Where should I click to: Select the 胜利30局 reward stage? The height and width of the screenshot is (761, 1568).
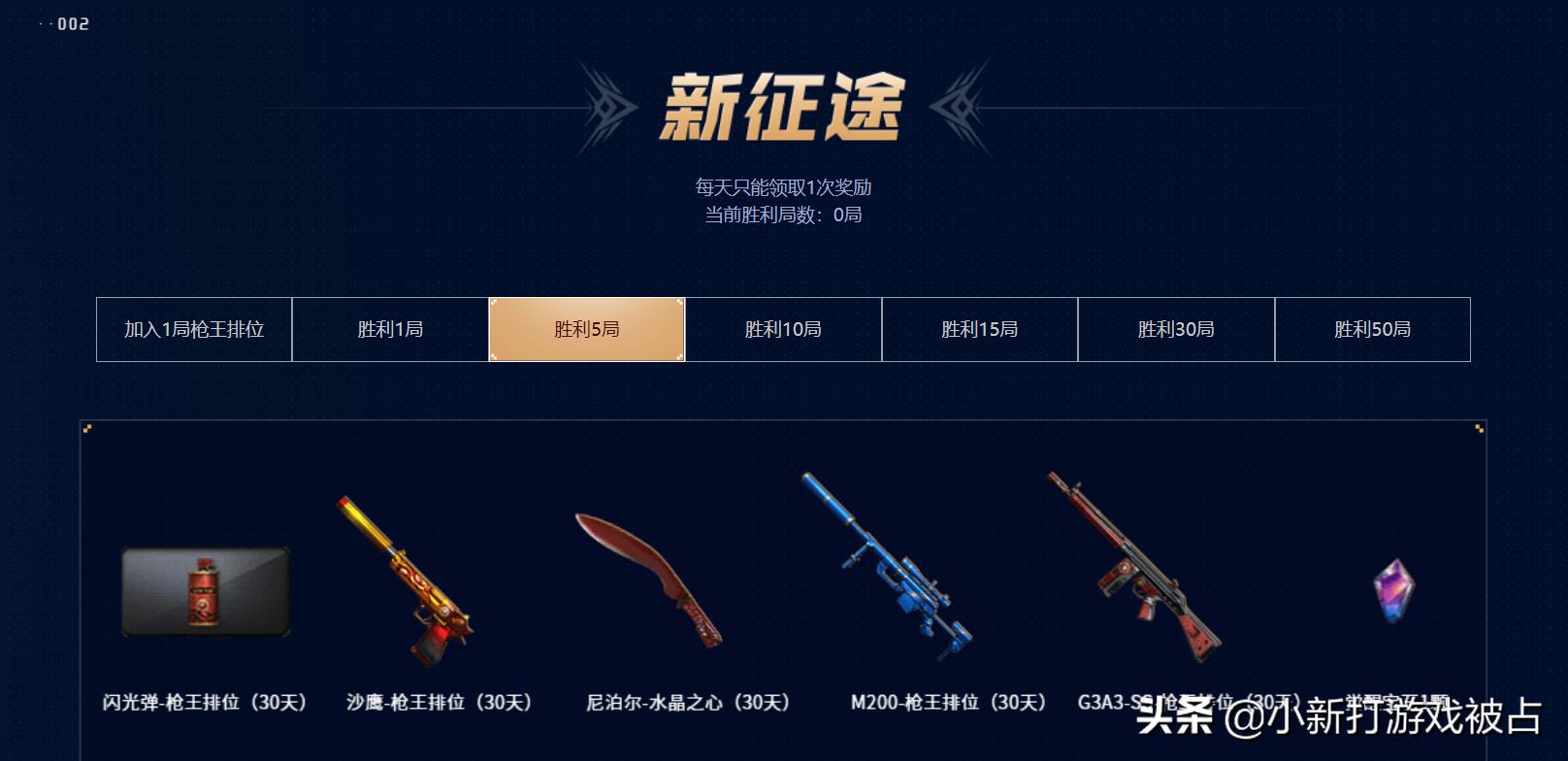pyautogui.click(x=1176, y=329)
